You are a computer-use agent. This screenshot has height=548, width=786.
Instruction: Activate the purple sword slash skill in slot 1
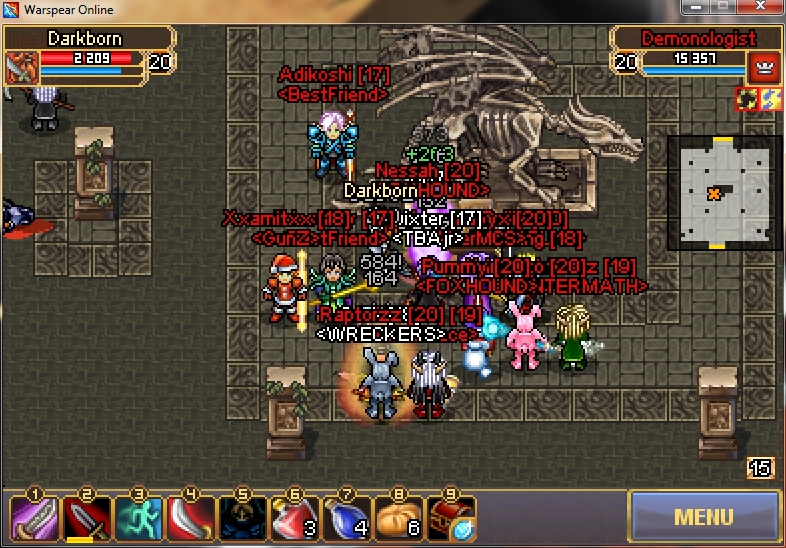click(33, 519)
